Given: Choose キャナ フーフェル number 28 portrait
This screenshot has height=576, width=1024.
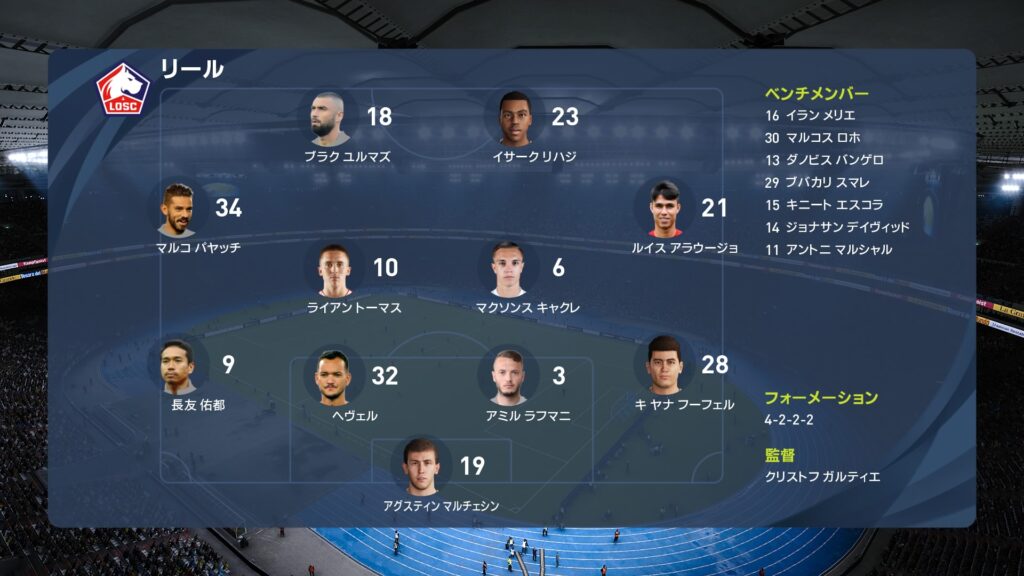Looking at the screenshot, I should (x=664, y=365).
